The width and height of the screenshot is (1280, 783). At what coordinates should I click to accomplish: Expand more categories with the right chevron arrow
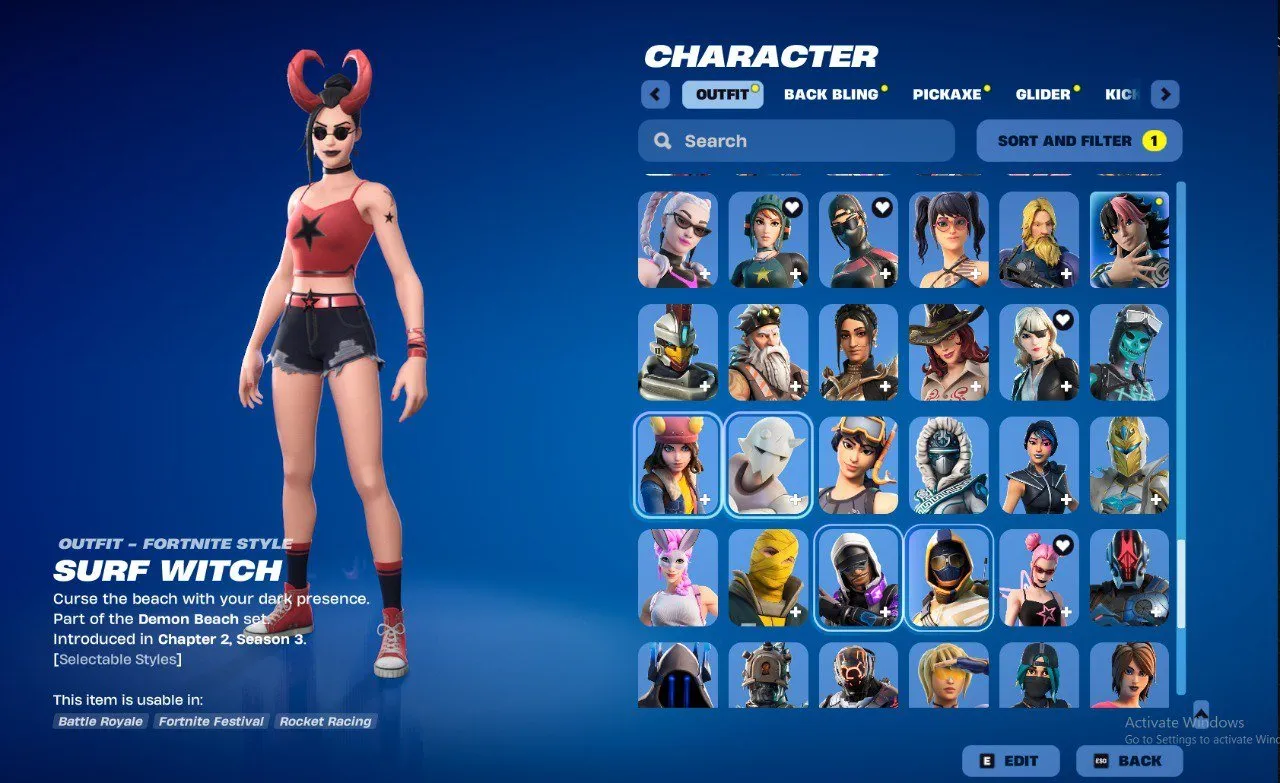pos(1165,93)
